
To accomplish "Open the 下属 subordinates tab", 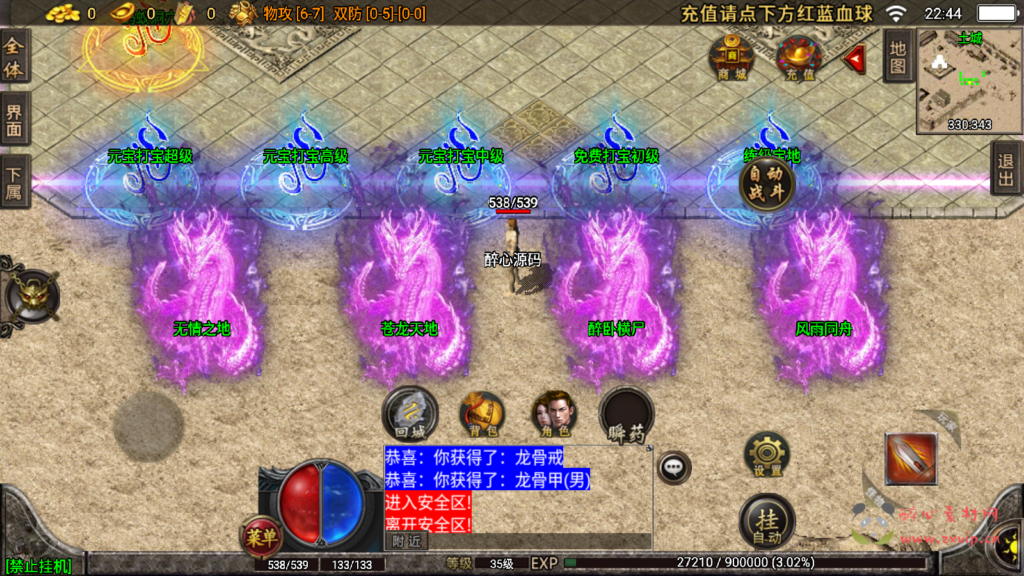I will pyautogui.click(x=14, y=181).
